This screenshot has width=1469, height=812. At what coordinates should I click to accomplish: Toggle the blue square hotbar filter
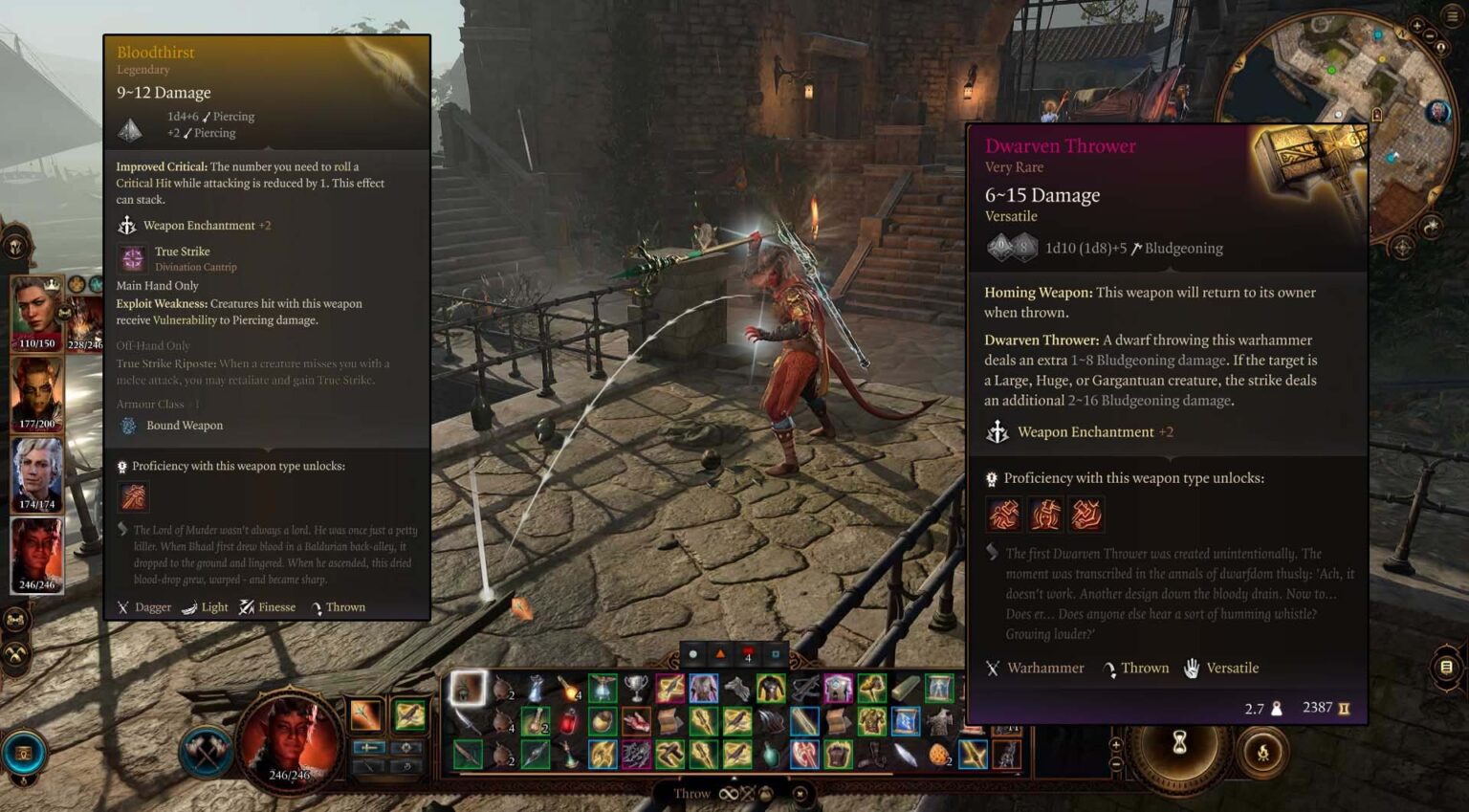click(x=774, y=654)
